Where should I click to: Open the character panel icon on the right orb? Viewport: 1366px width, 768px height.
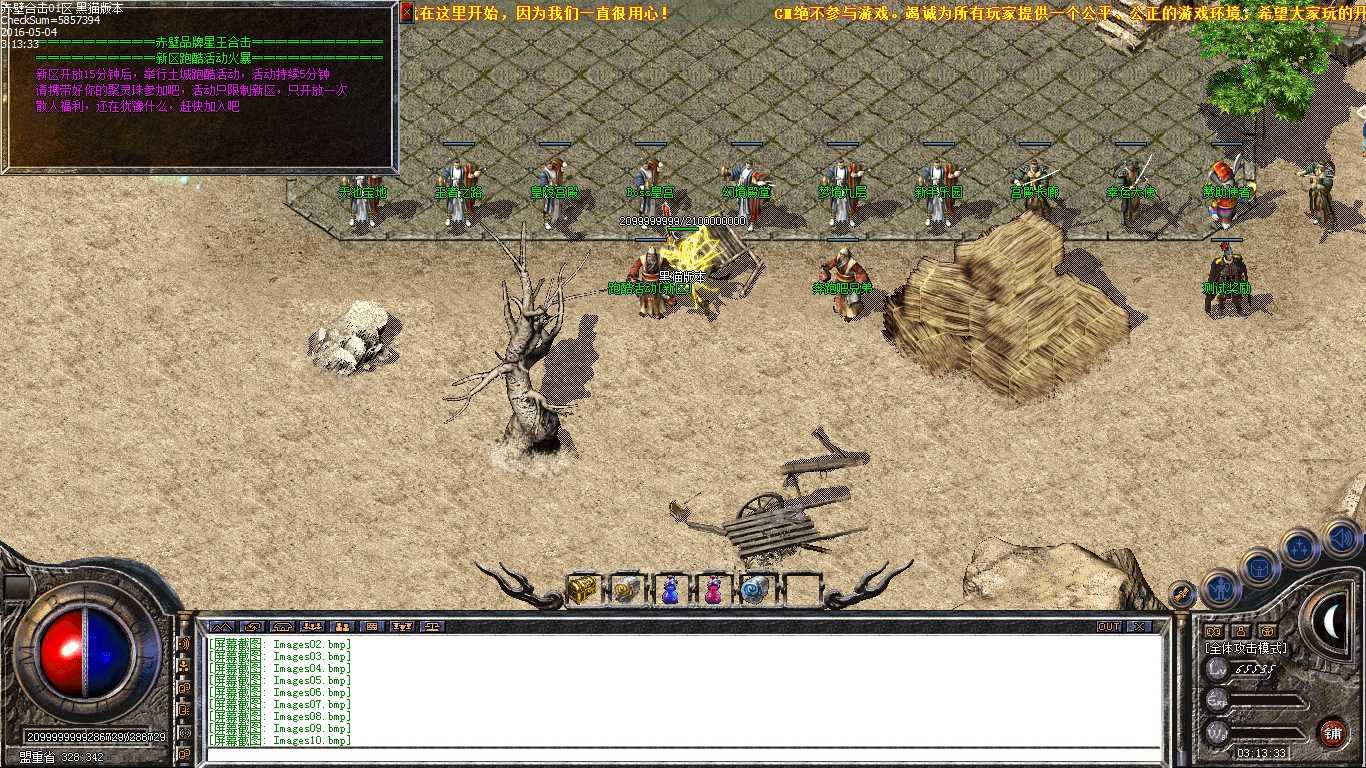point(1220,589)
